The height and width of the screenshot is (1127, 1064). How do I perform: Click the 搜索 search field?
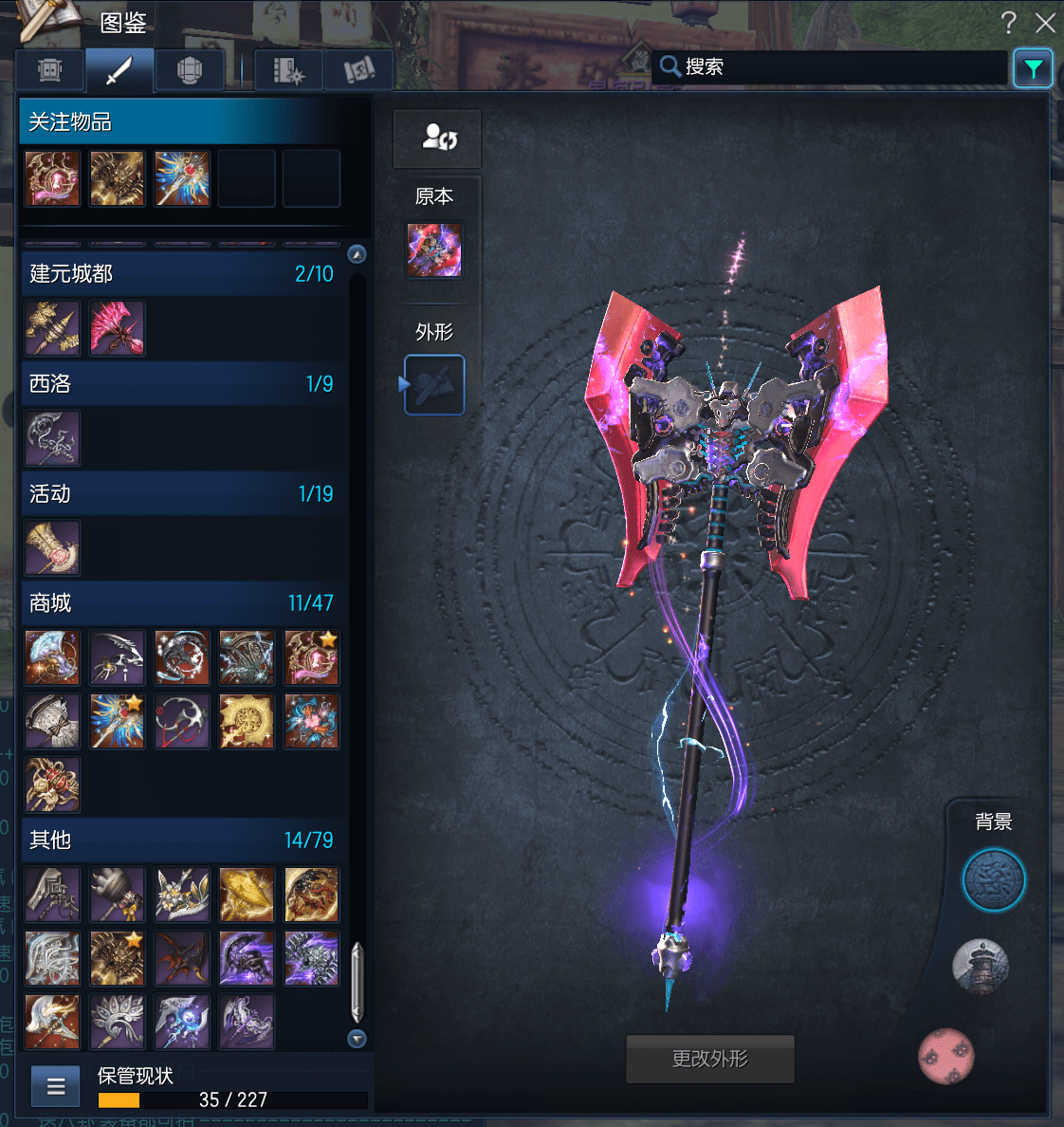point(835,66)
